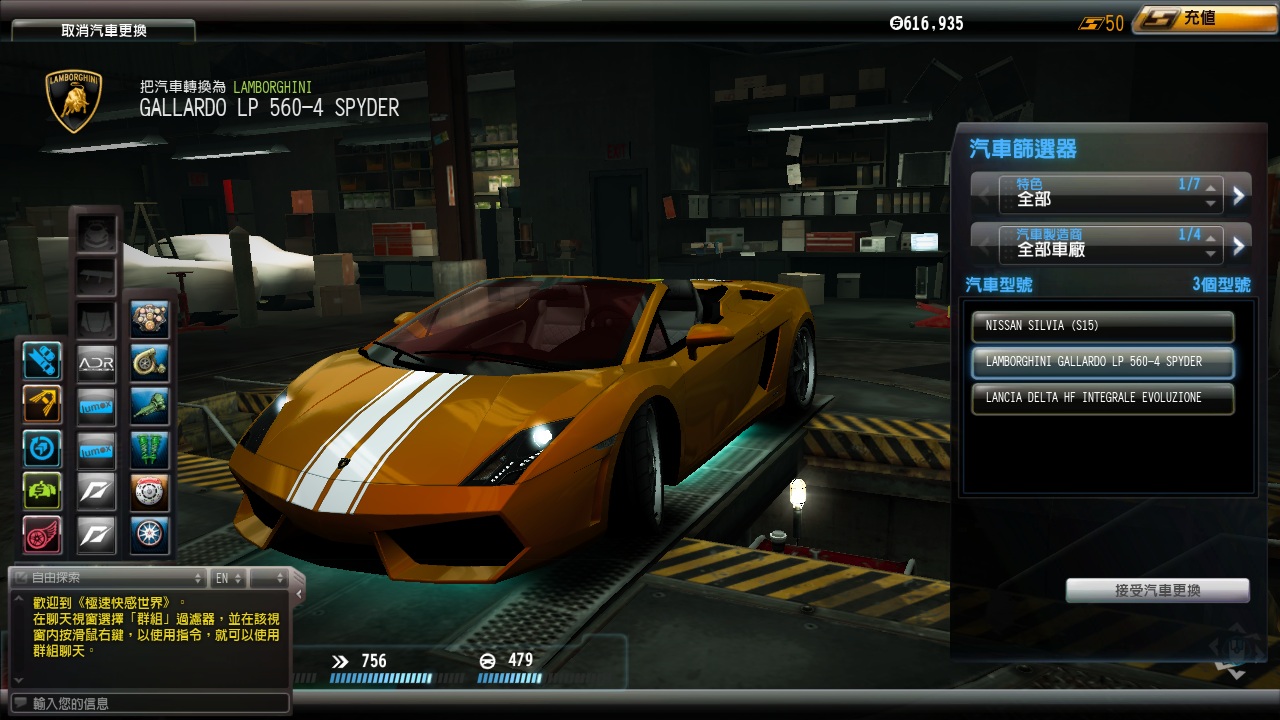Image resolution: width=1280 pixels, height=720 pixels.
Task: Pick the Lancia Delta HF Integrale Evoluzione
Action: [1102, 398]
